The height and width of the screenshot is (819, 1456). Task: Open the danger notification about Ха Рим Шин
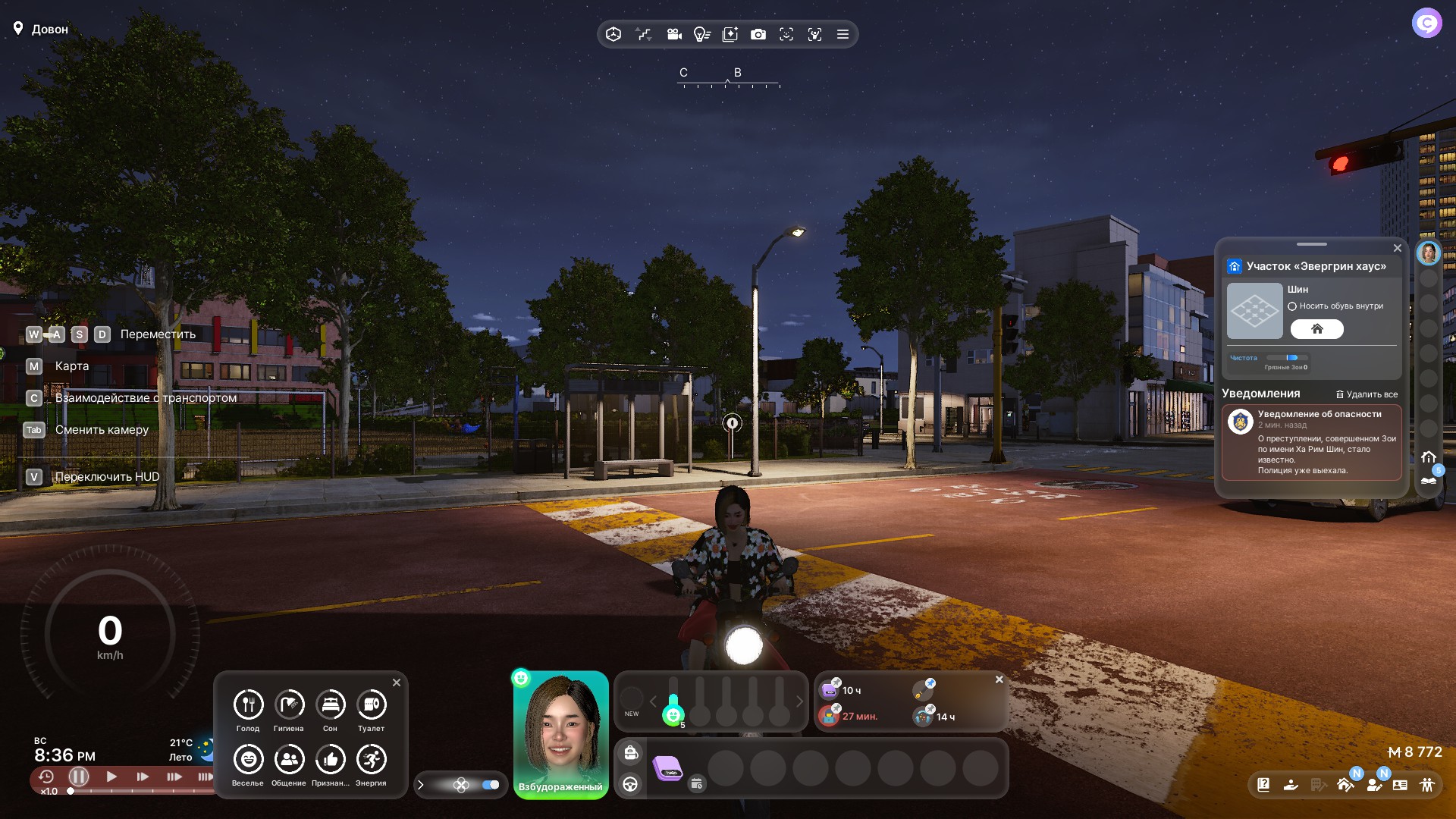(1311, 443)
